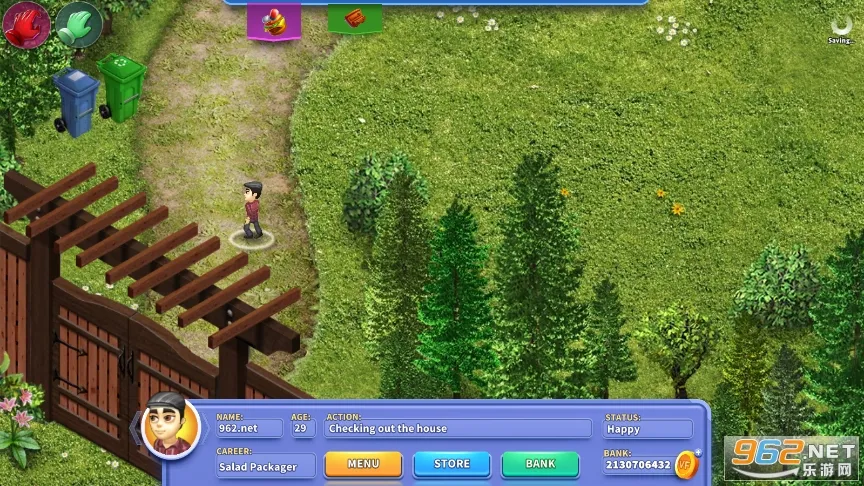This screenshot has height=486, width=864.
Task: Open the orange MENU button
Action: tap(363, 464)
